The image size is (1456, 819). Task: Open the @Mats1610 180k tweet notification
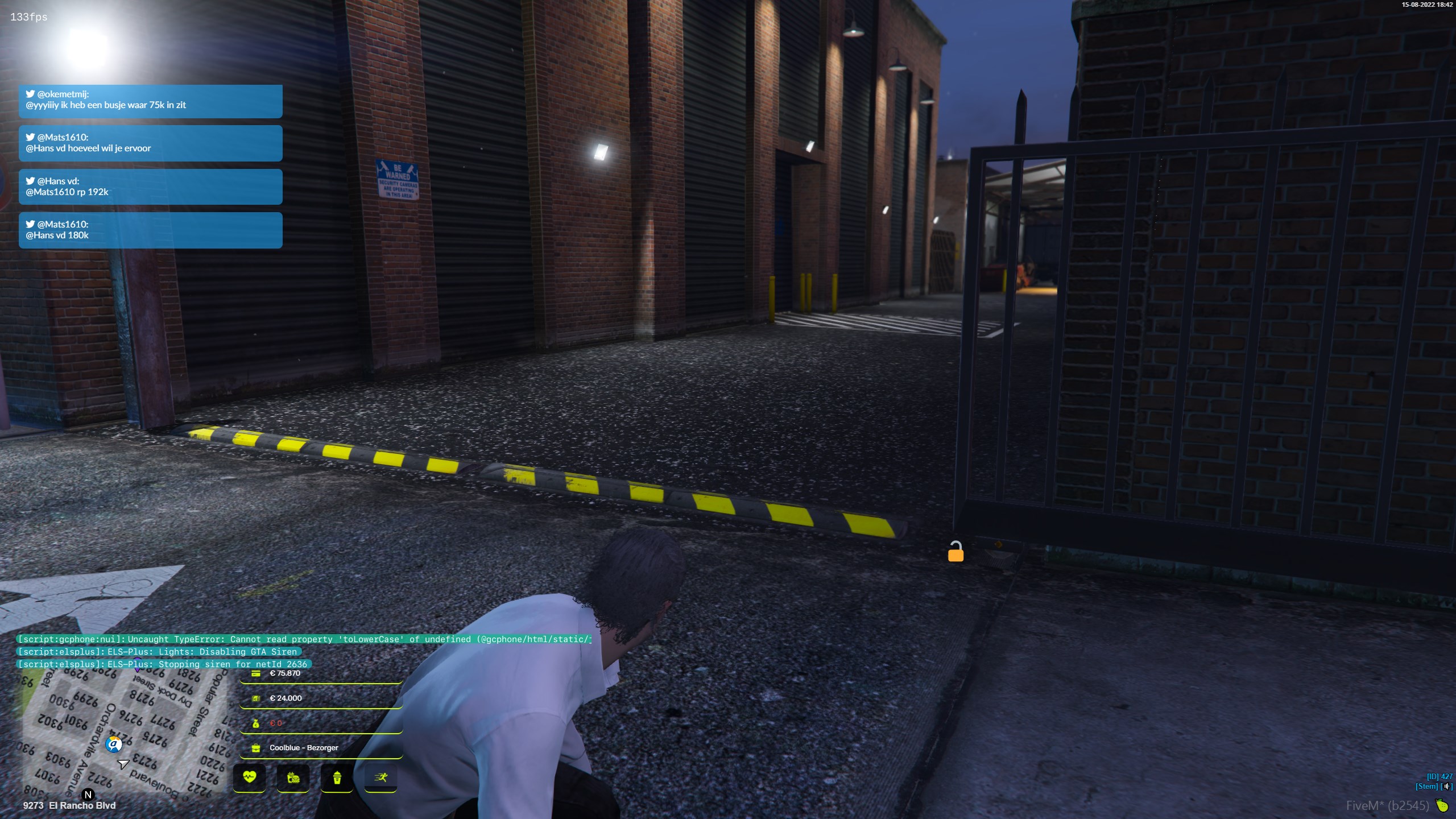[x=150, y=230]
